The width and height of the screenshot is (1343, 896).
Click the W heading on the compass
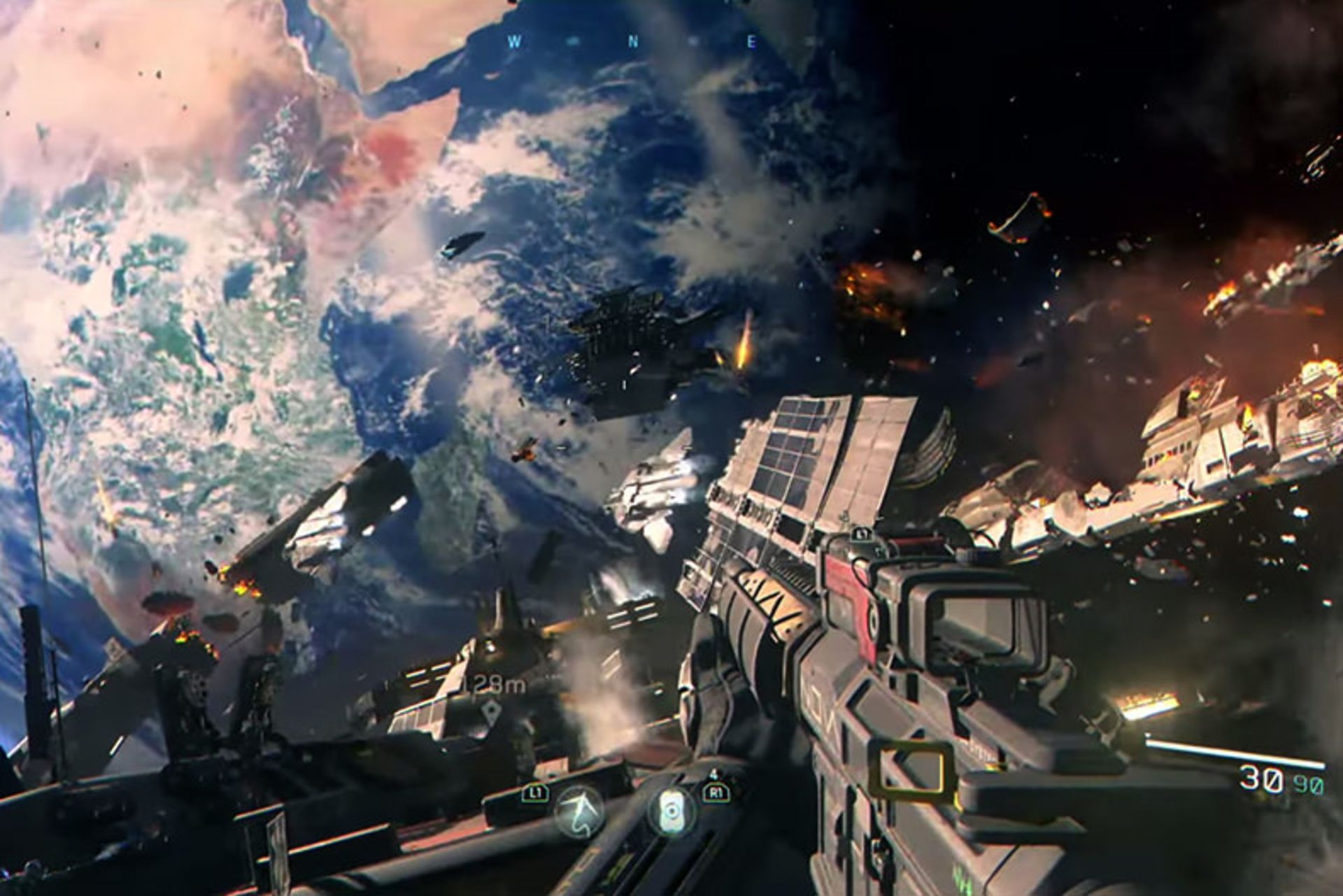tap(515, 42)
